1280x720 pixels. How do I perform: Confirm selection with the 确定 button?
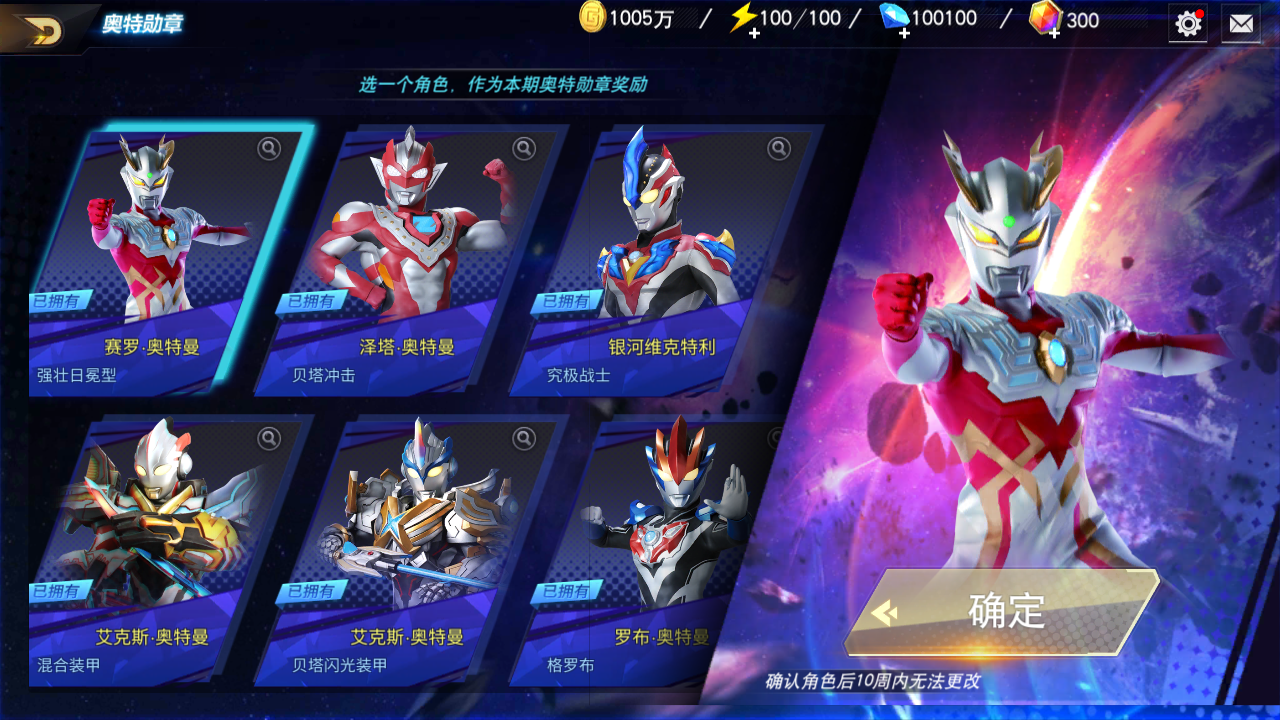coord(1003,611)
